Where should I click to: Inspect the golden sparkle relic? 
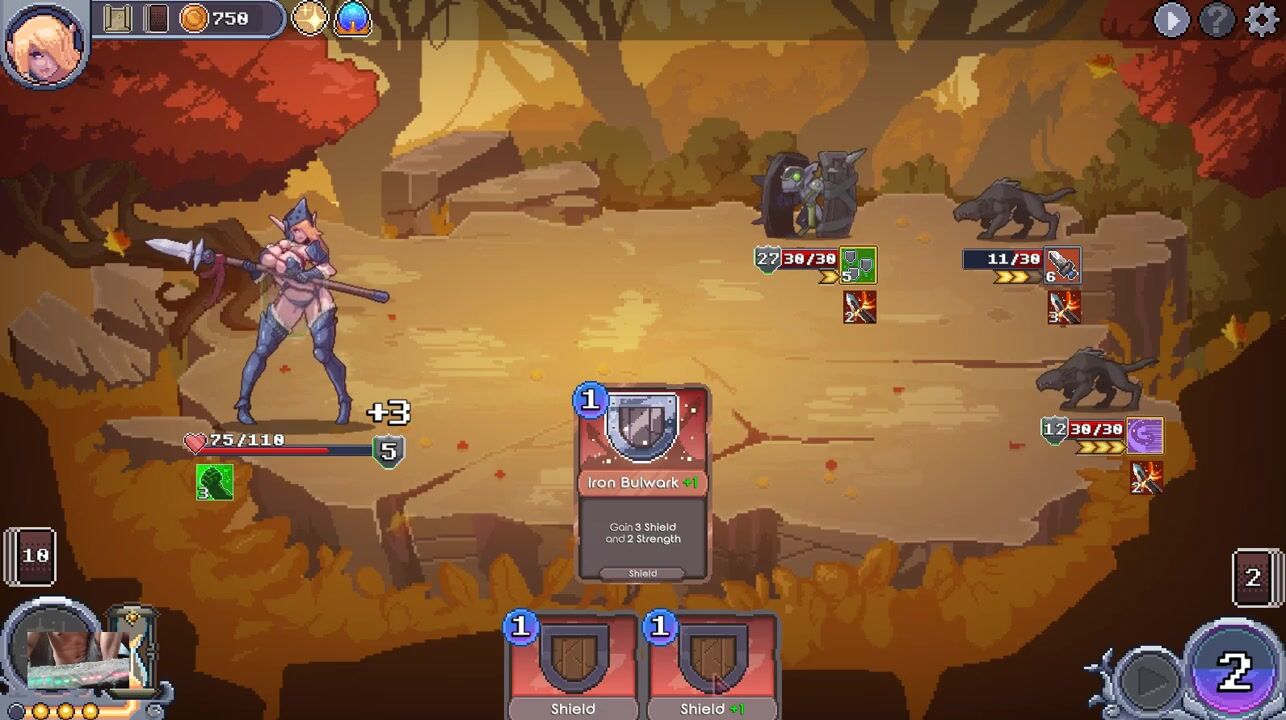310,19
